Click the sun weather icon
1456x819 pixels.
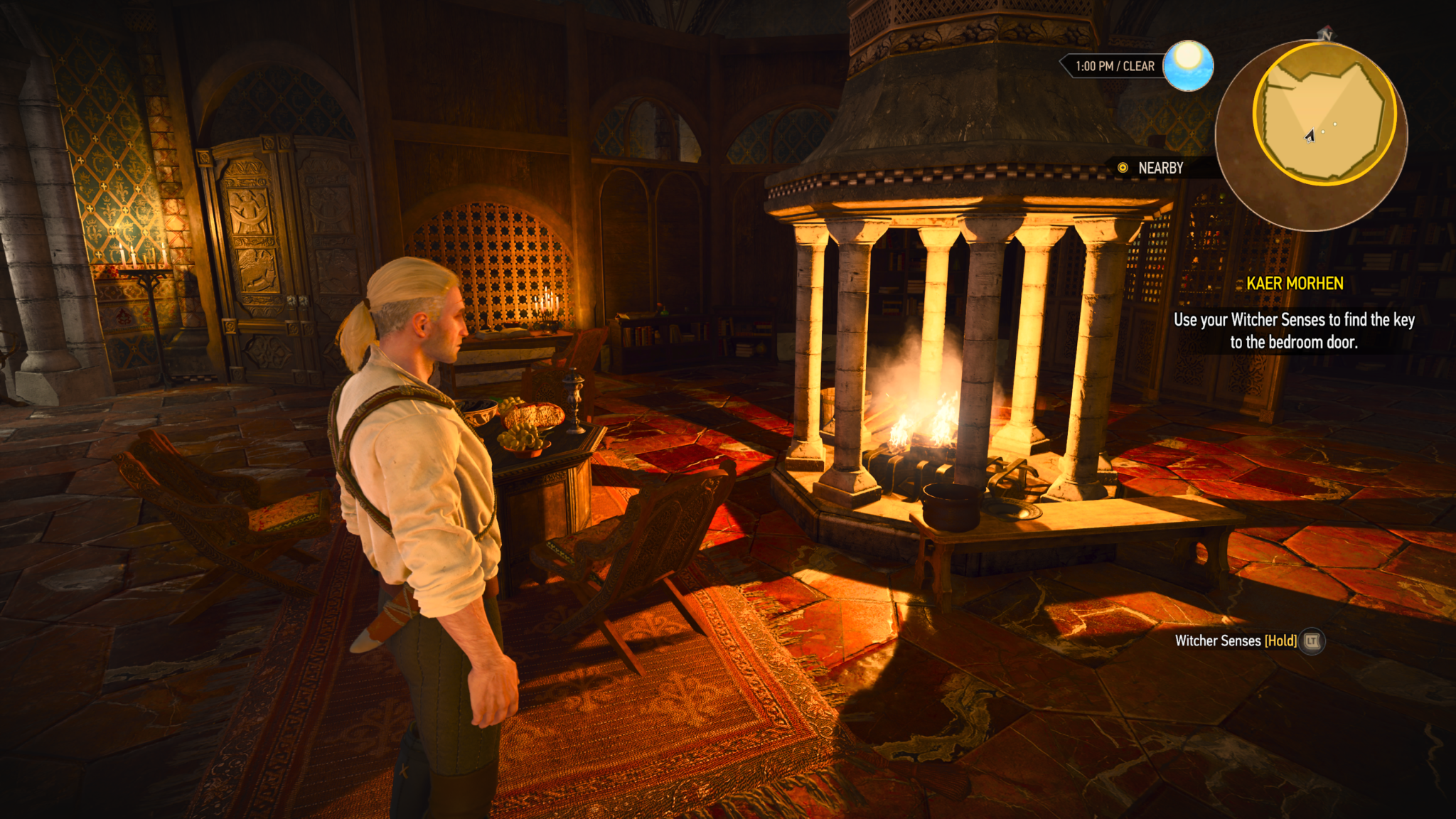[1188, 65]
